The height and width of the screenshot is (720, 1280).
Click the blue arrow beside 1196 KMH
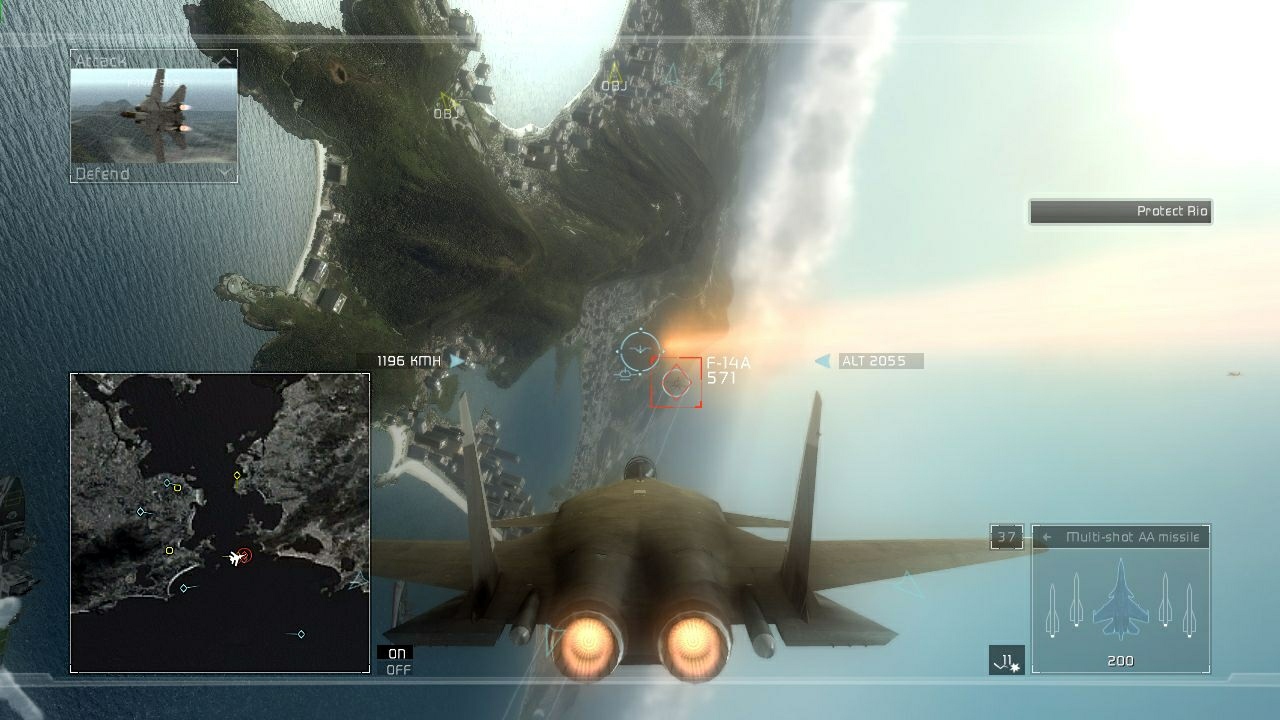pos(456,360)
